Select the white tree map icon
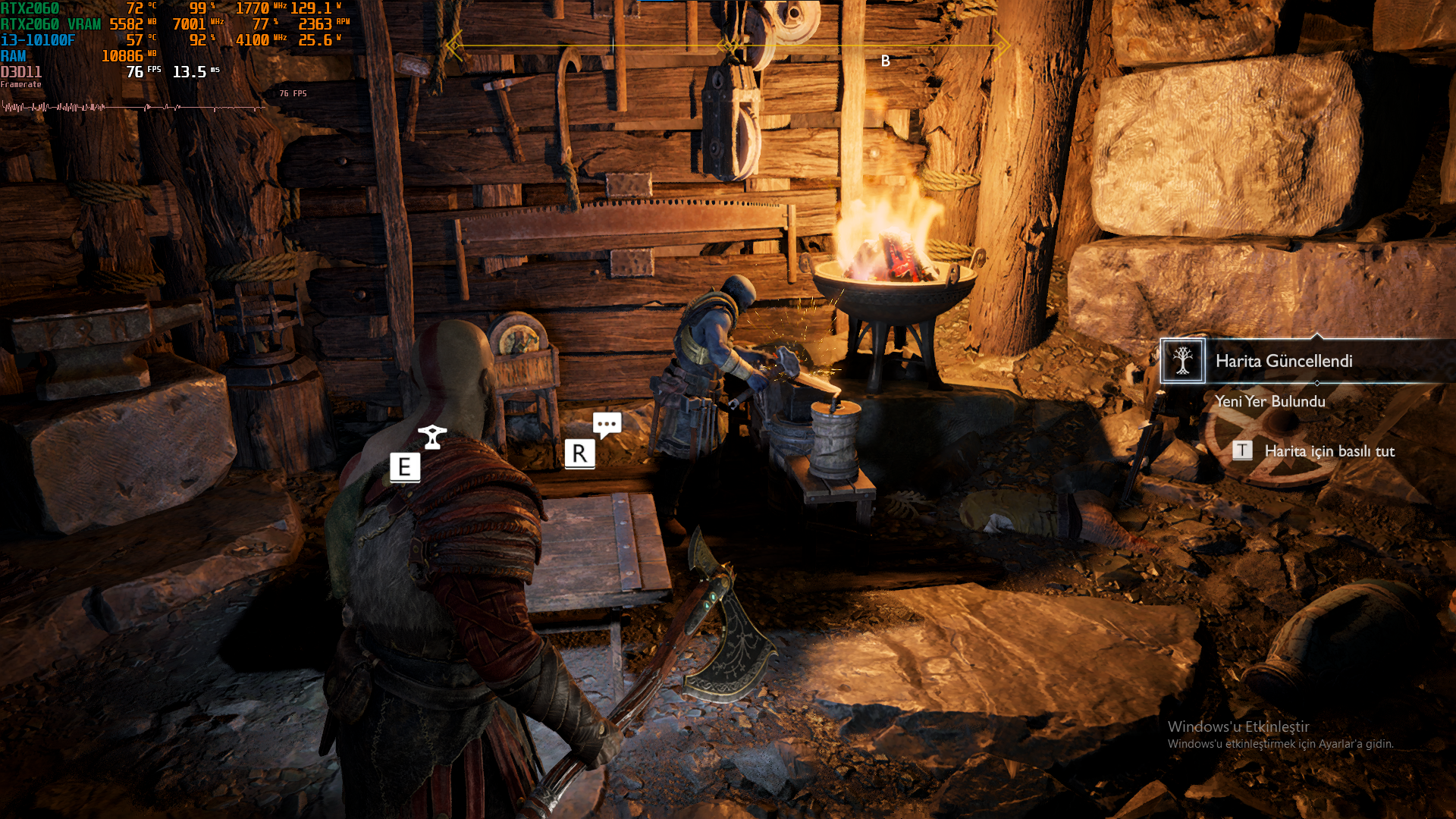Image resolution: width=1456 pixels, height=819 pixels. coord(1182,361)
